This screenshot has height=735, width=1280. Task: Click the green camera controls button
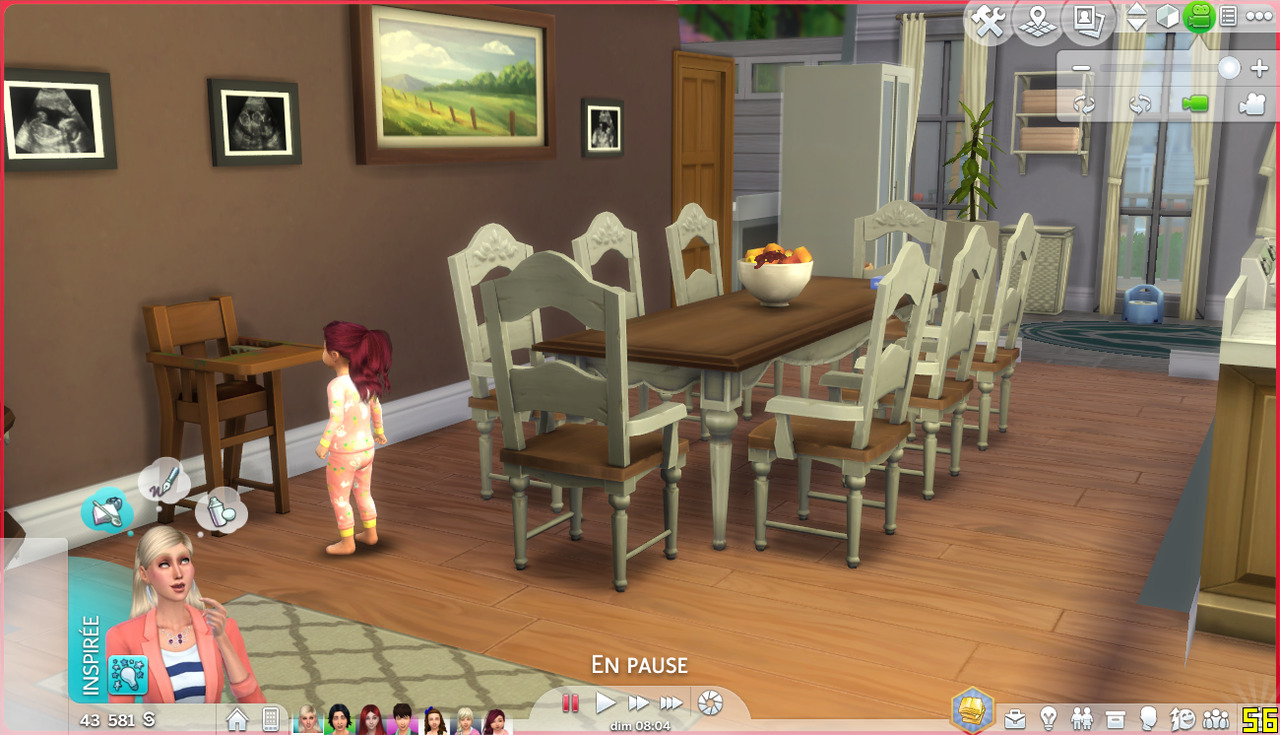[1198, 17]
